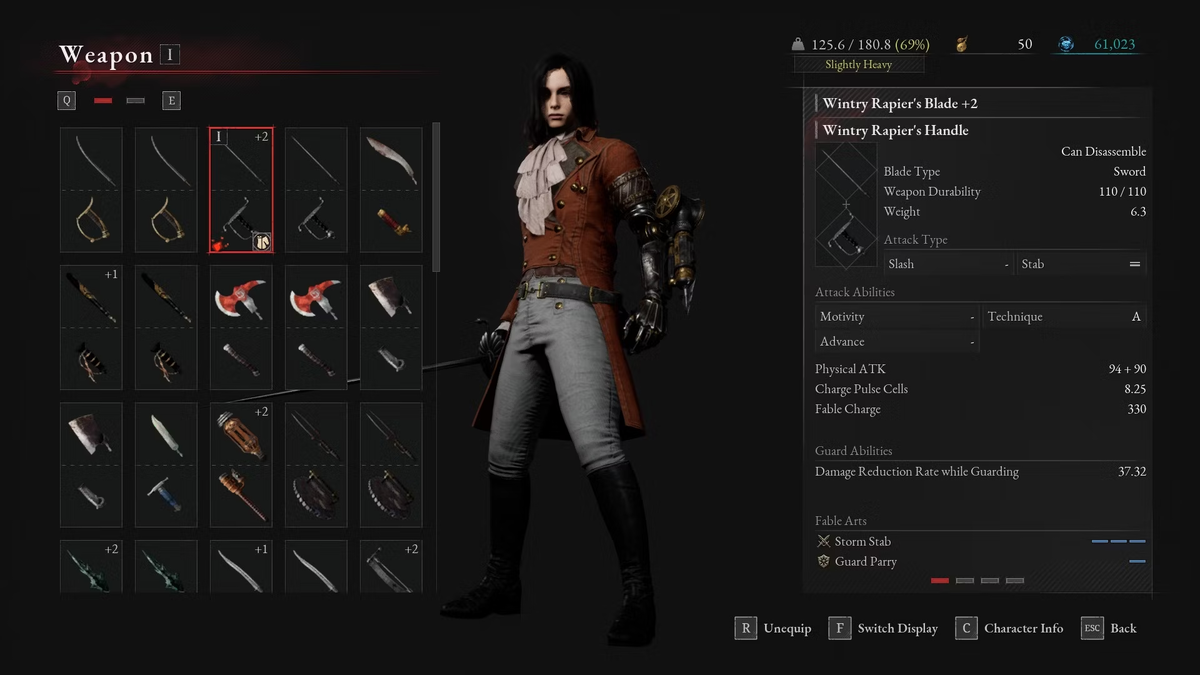Select the curved knife with red handle

point(391,190)
